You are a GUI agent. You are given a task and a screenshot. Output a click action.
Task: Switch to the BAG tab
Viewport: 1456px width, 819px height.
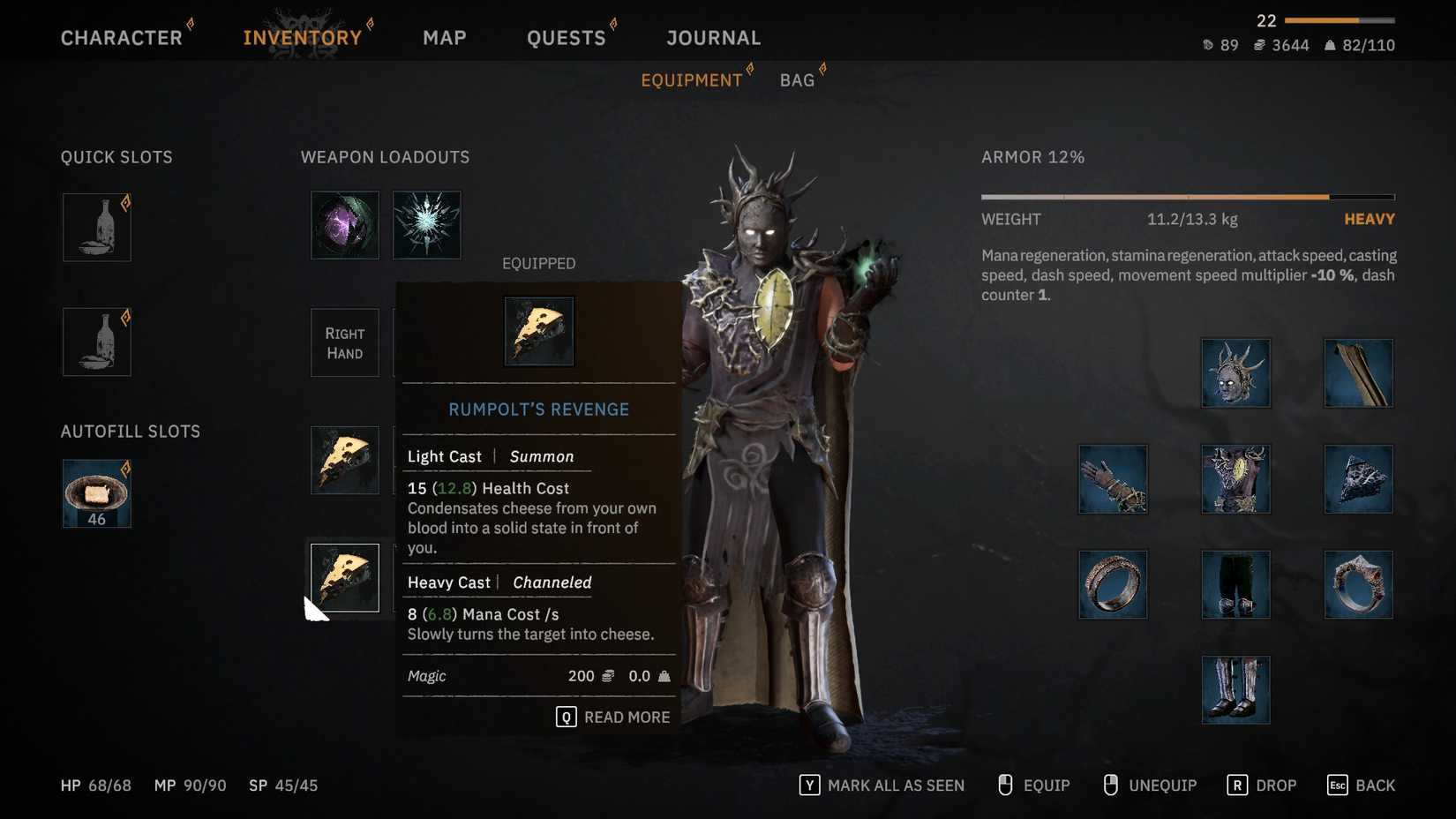point(797,79)
